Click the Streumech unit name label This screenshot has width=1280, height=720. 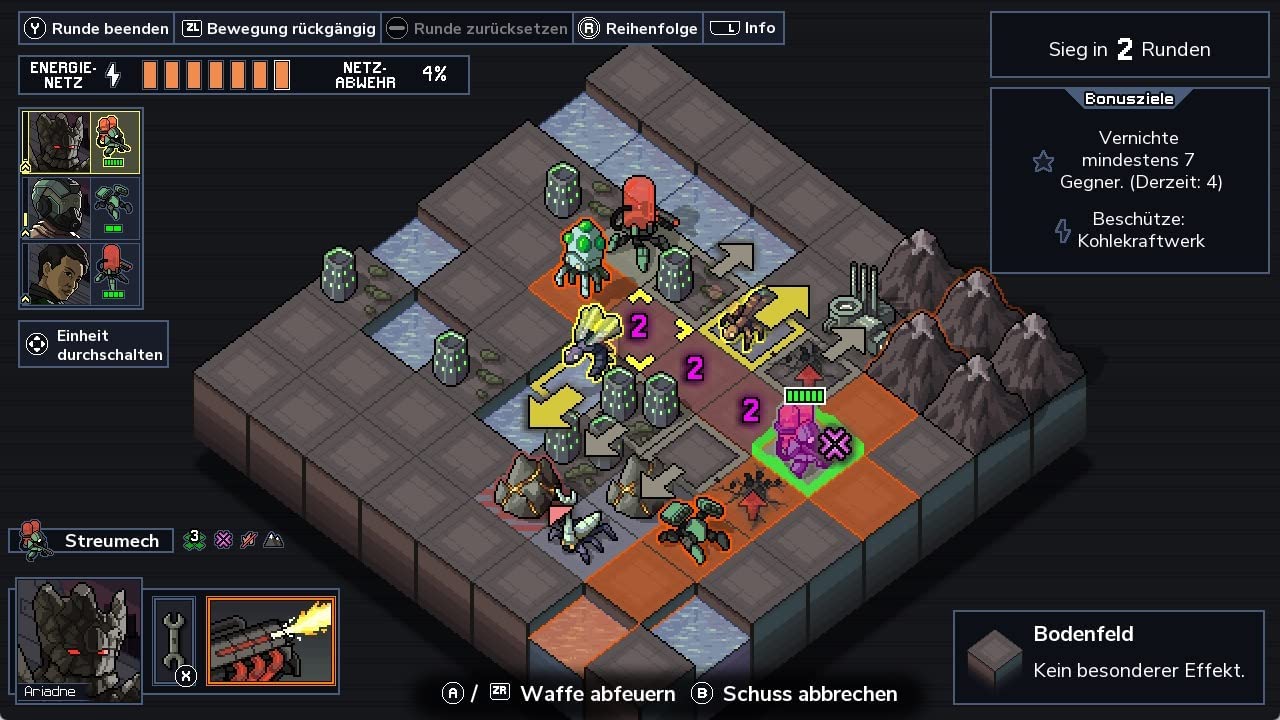pyautogui.click(x=111, y=541)
